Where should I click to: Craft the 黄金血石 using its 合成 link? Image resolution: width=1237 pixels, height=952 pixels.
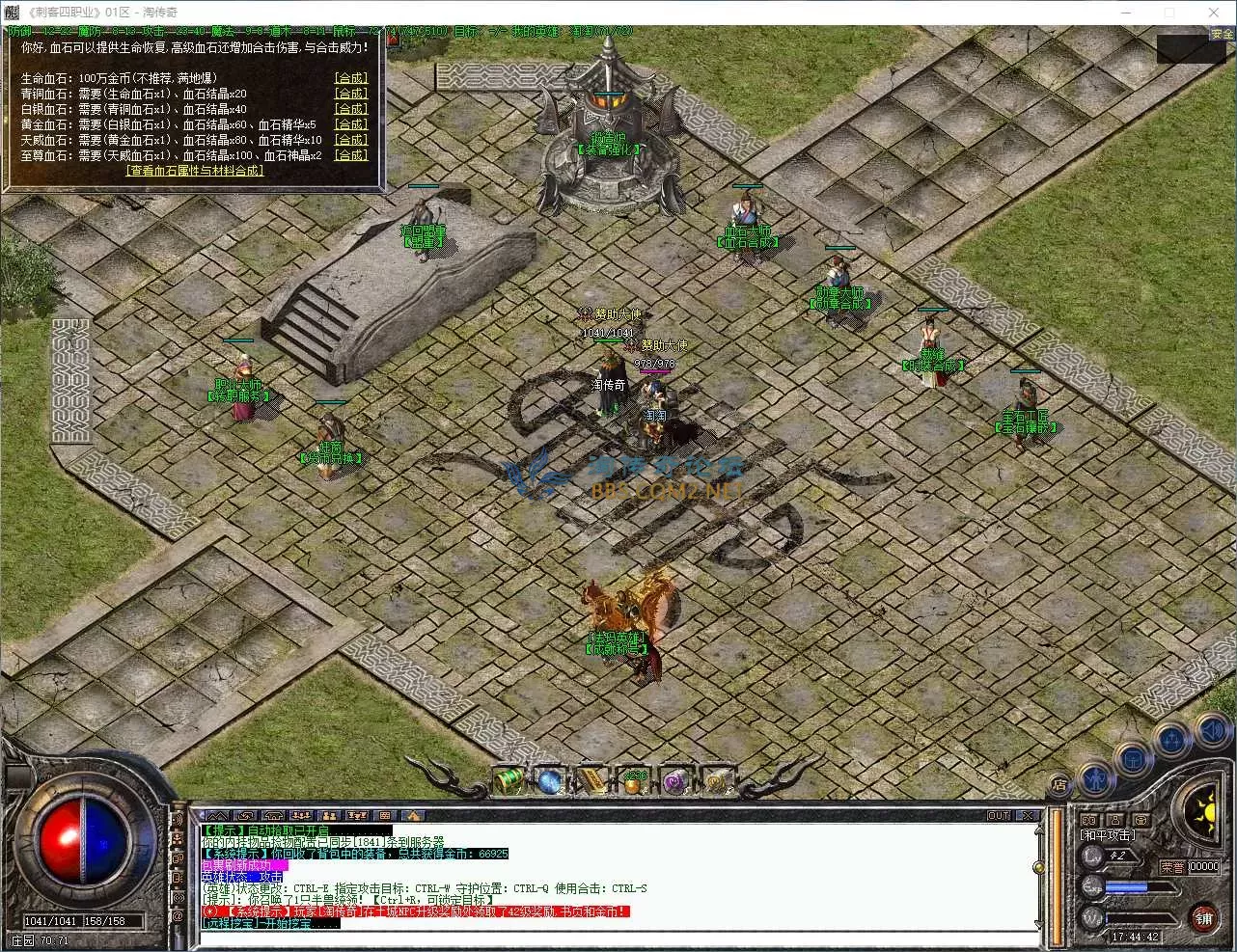350,124
